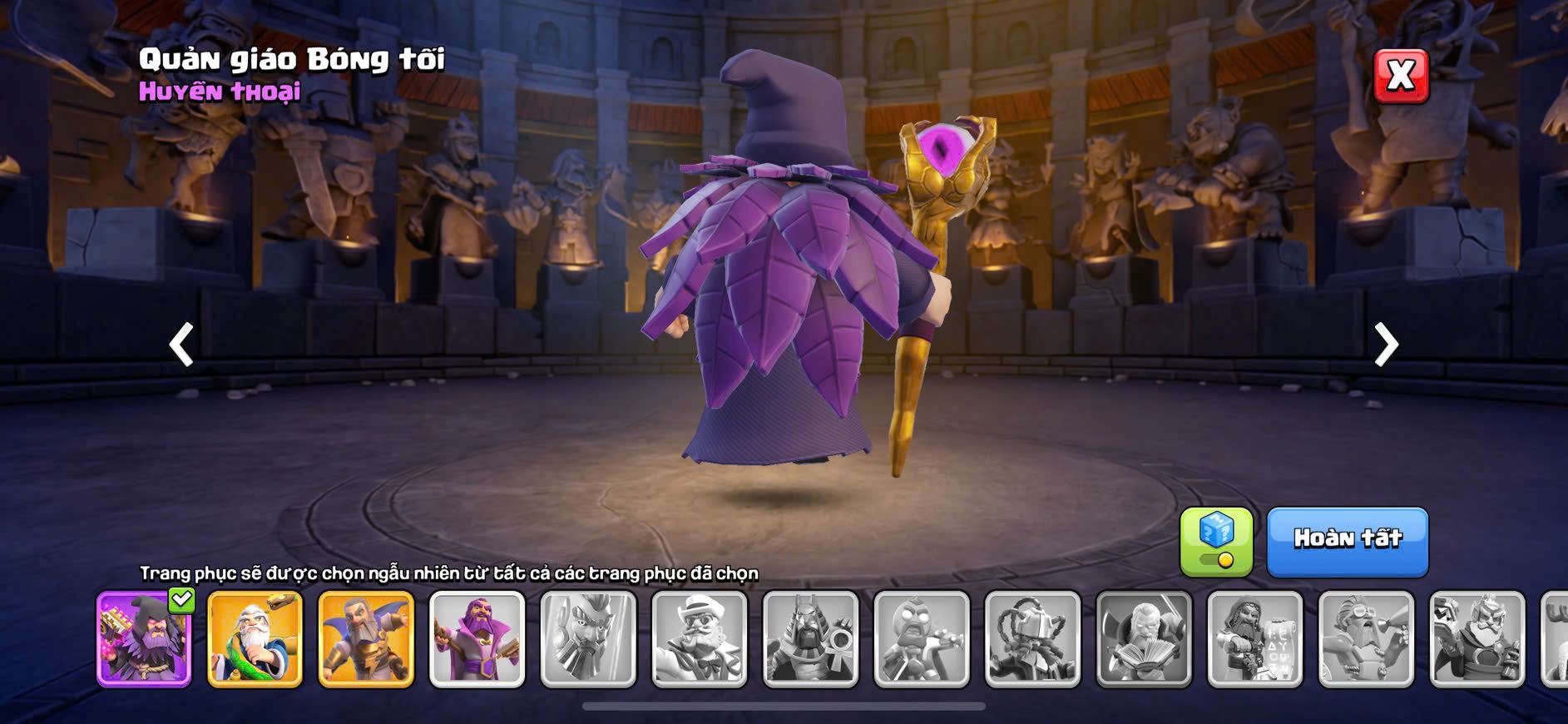The height and width of the screenshot is (724, 1568).
Task: Choose the locked Warden reading open book
Action: coord(1144,639)
